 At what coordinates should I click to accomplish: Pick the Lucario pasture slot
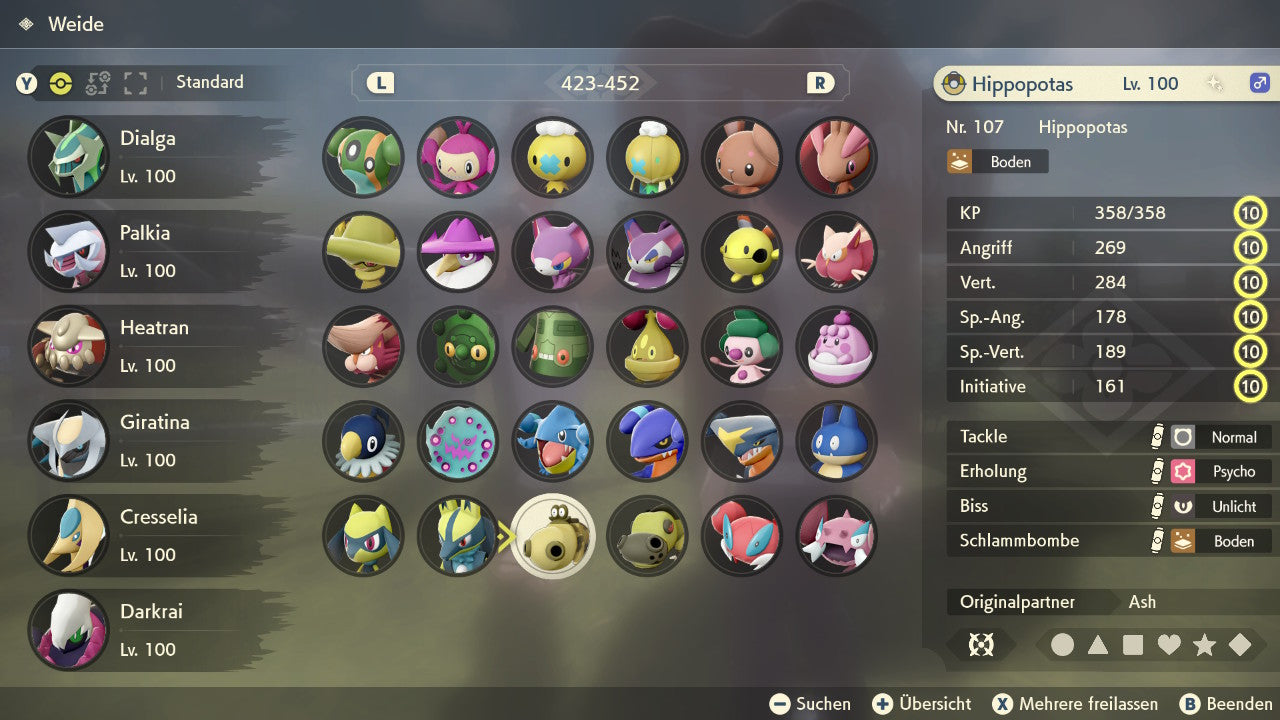click(x=458, y=536)
